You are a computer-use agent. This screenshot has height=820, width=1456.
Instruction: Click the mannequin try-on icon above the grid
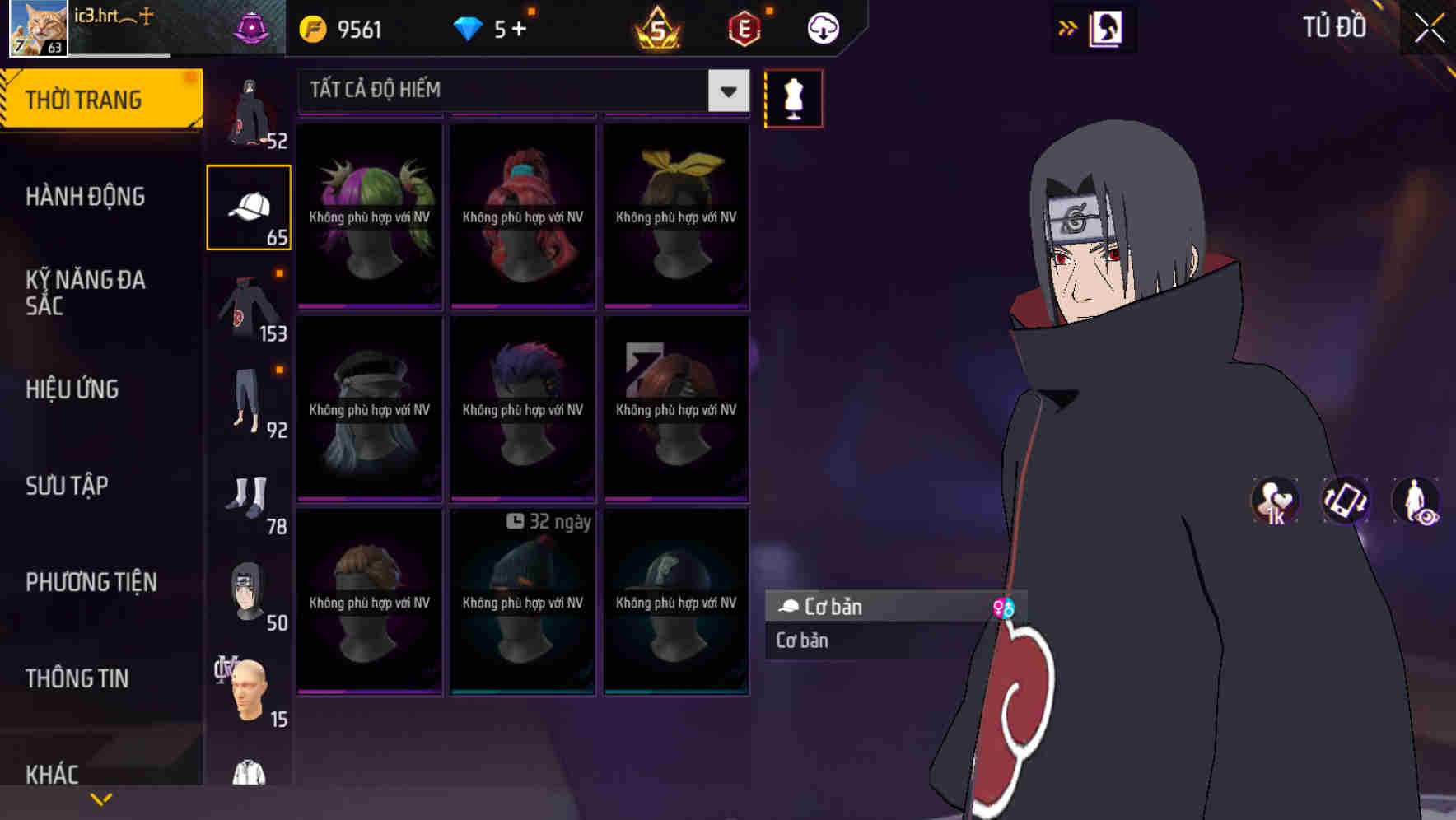click(793, 97)
